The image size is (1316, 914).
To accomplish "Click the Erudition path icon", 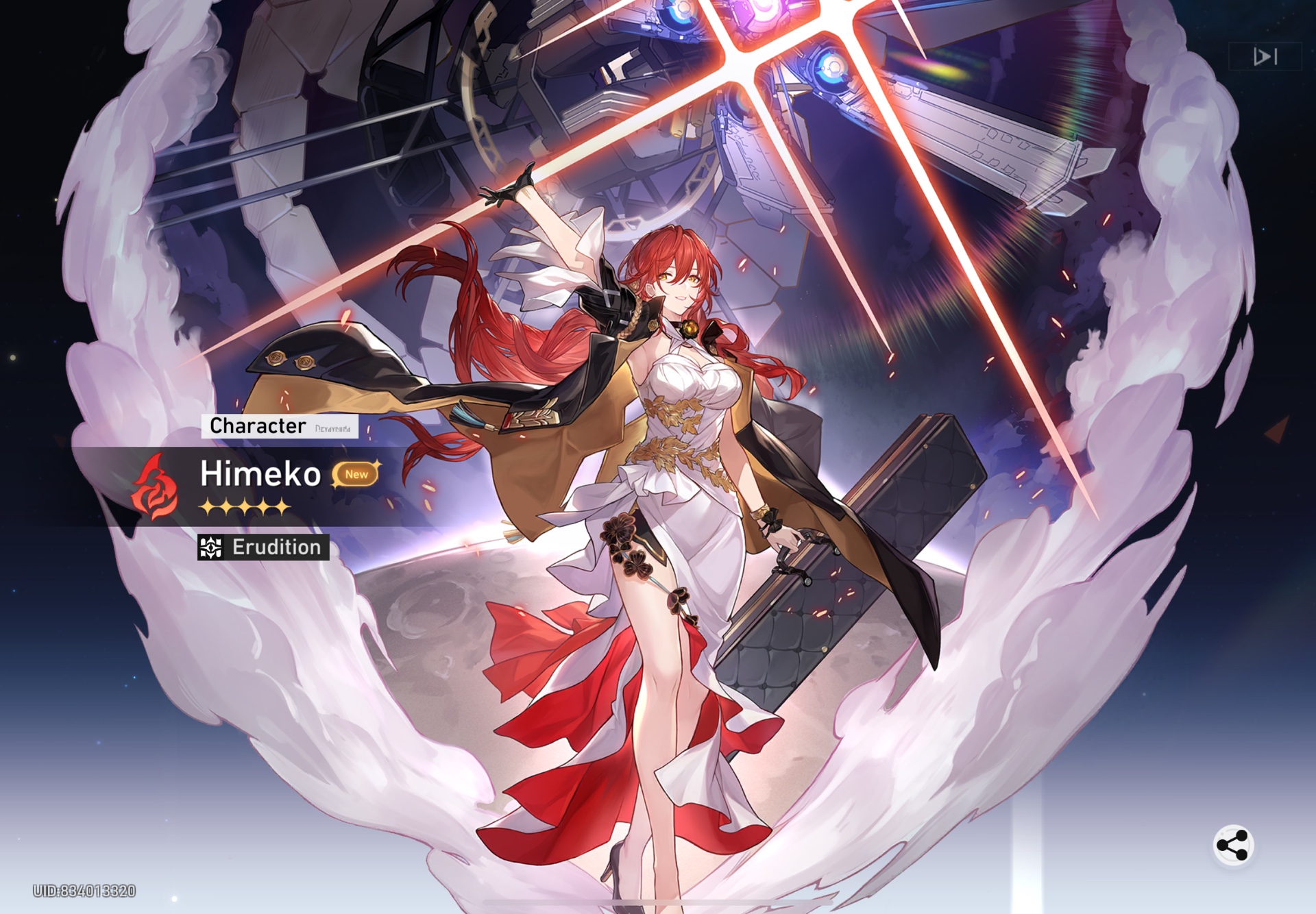I will (x=211, y=547).
